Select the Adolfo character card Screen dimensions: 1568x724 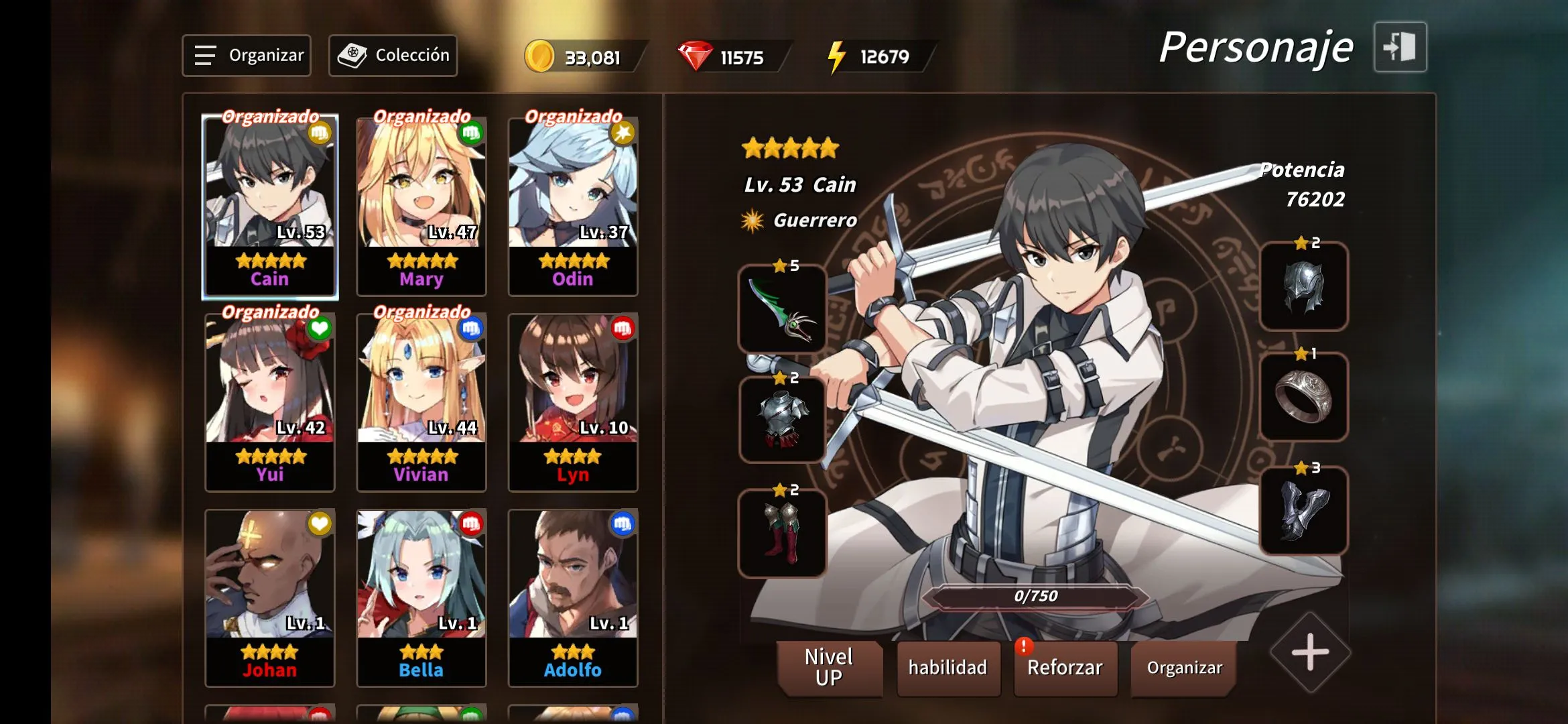[573, 597]
